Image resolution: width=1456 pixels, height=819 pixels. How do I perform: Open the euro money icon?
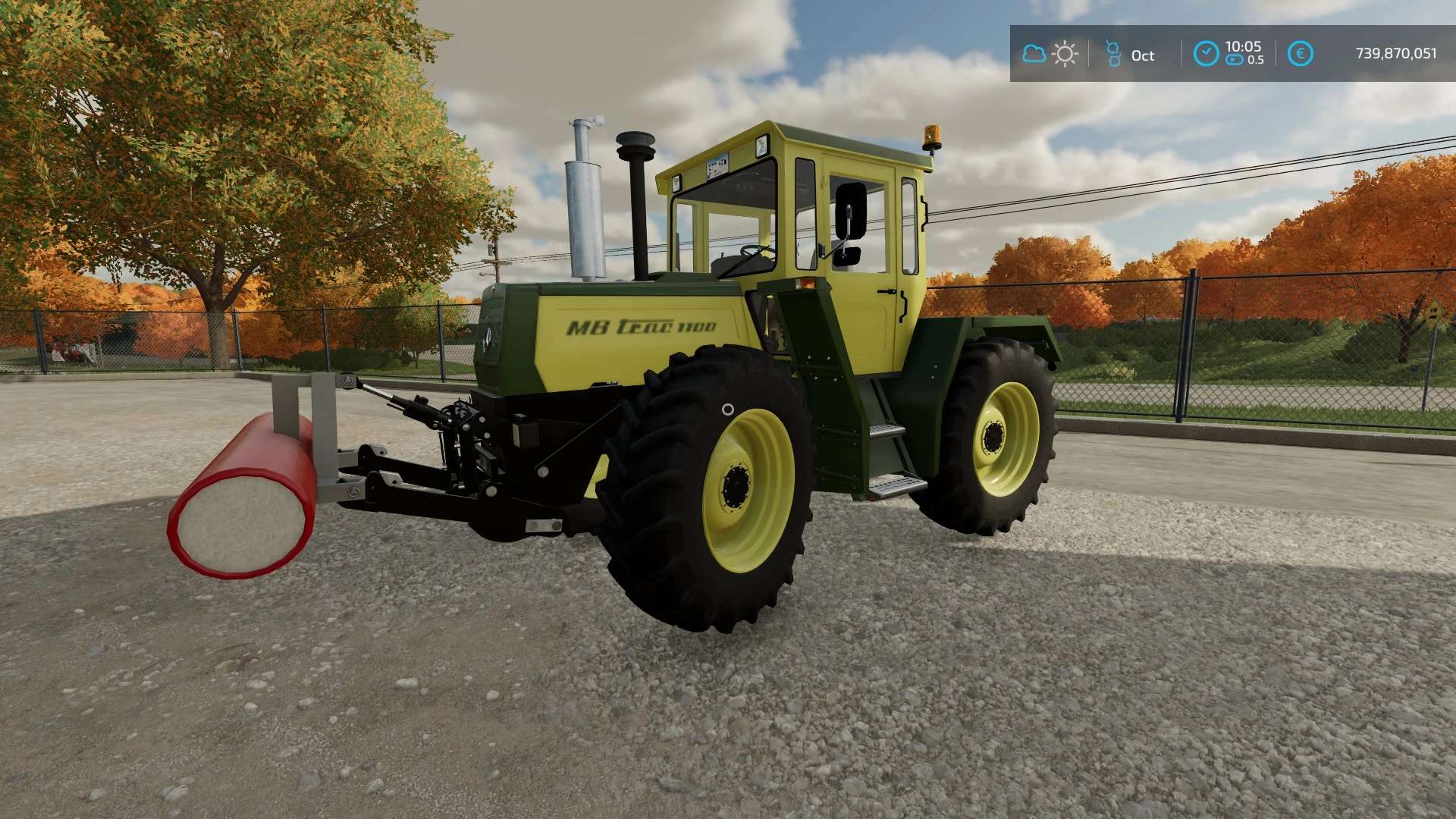(x=1300, y=54)
